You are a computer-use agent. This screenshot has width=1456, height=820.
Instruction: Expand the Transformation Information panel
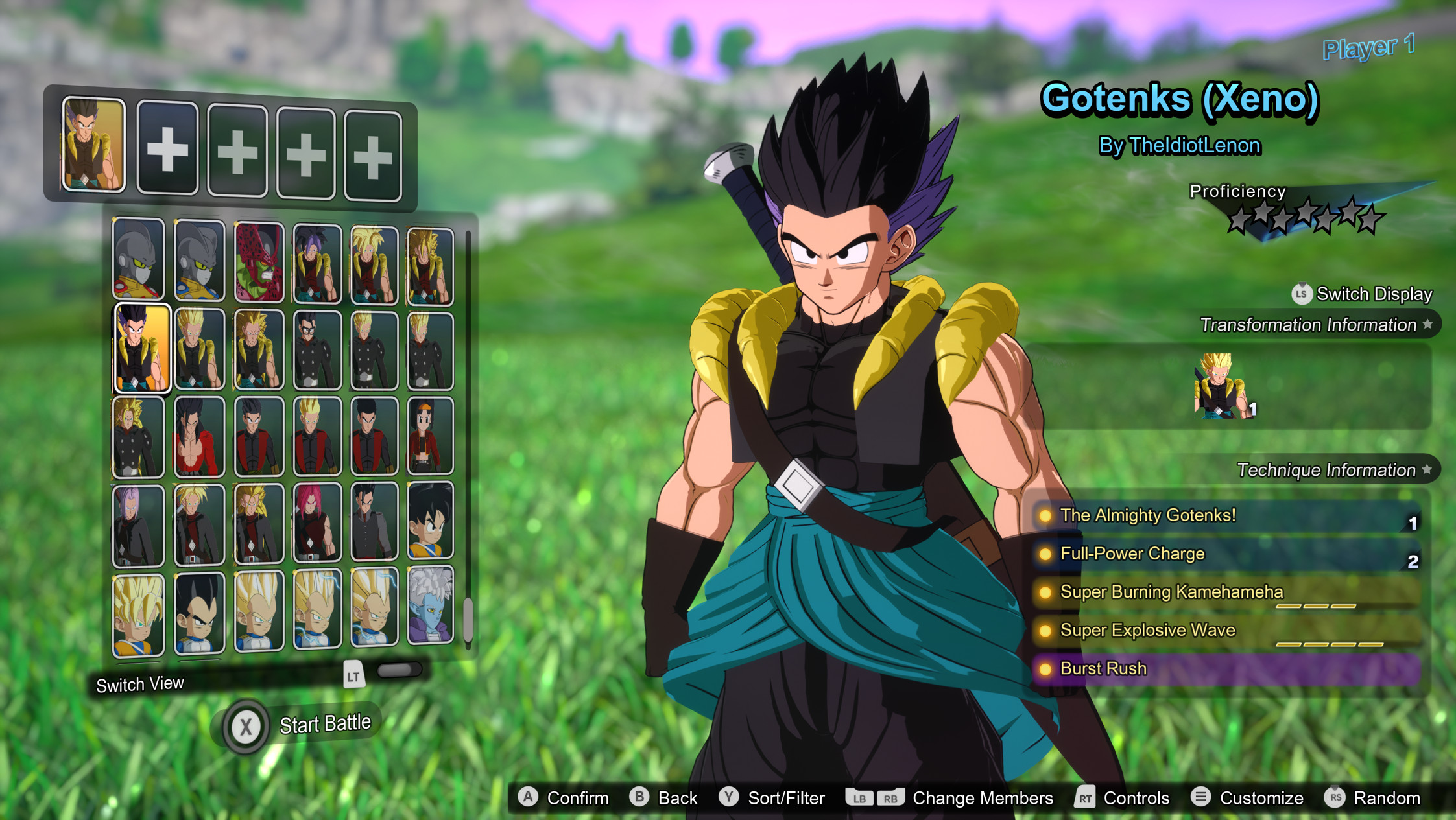[x=1317, y=325]
